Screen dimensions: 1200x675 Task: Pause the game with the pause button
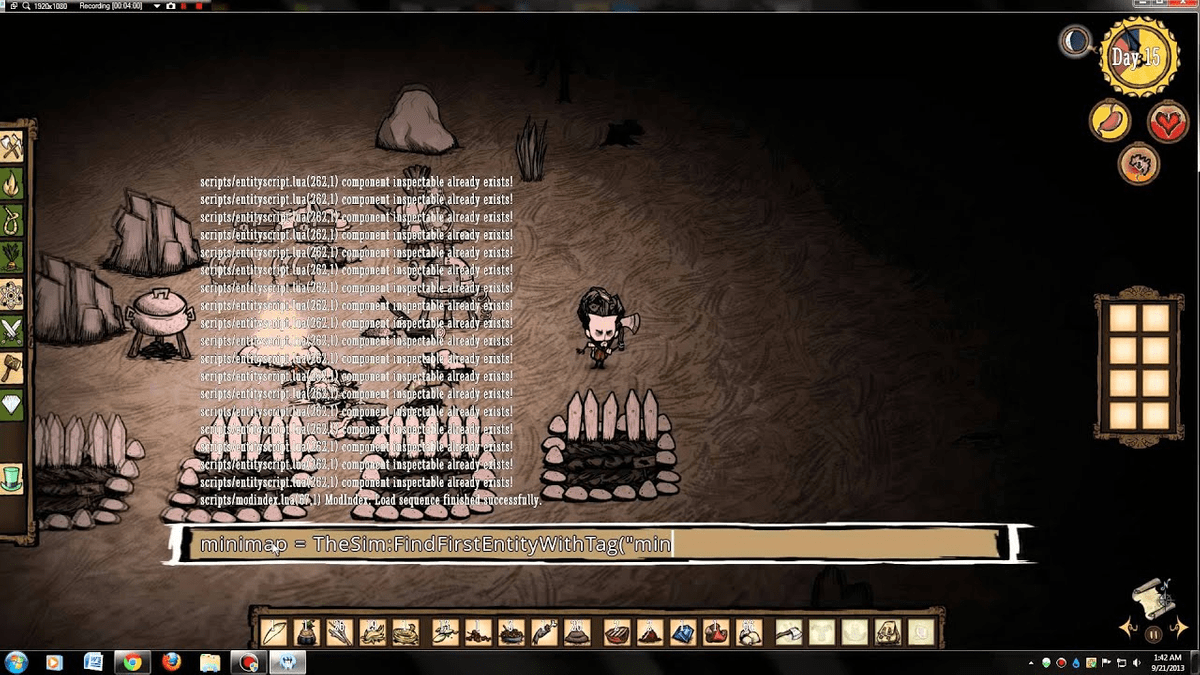tap(1153, 633)
